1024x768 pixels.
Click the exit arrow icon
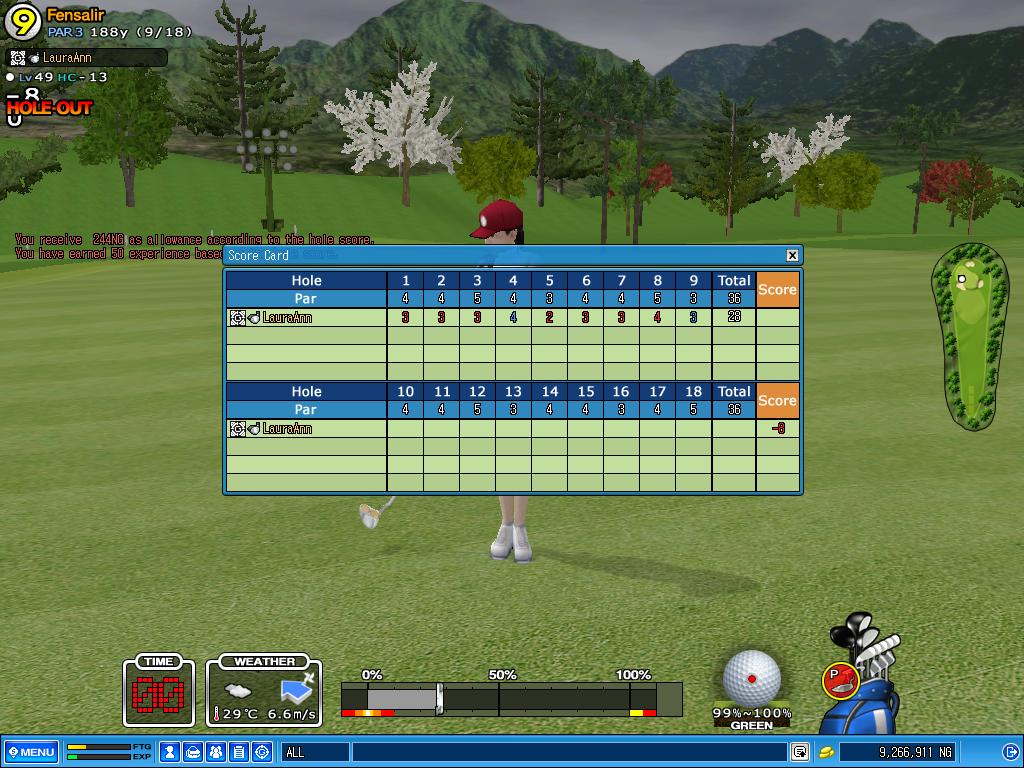1010,752
